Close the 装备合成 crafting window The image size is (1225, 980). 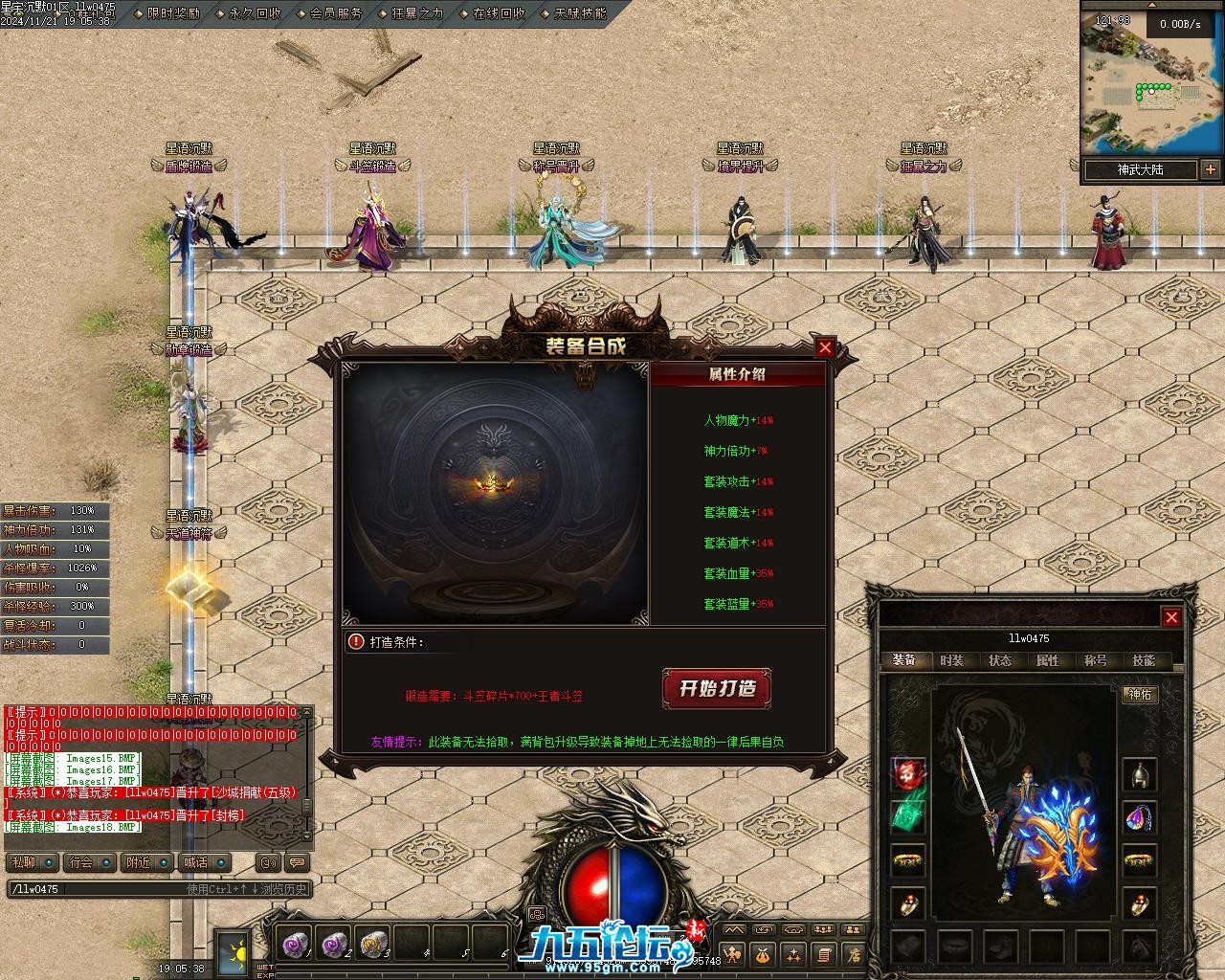click(x=825, y=347)
